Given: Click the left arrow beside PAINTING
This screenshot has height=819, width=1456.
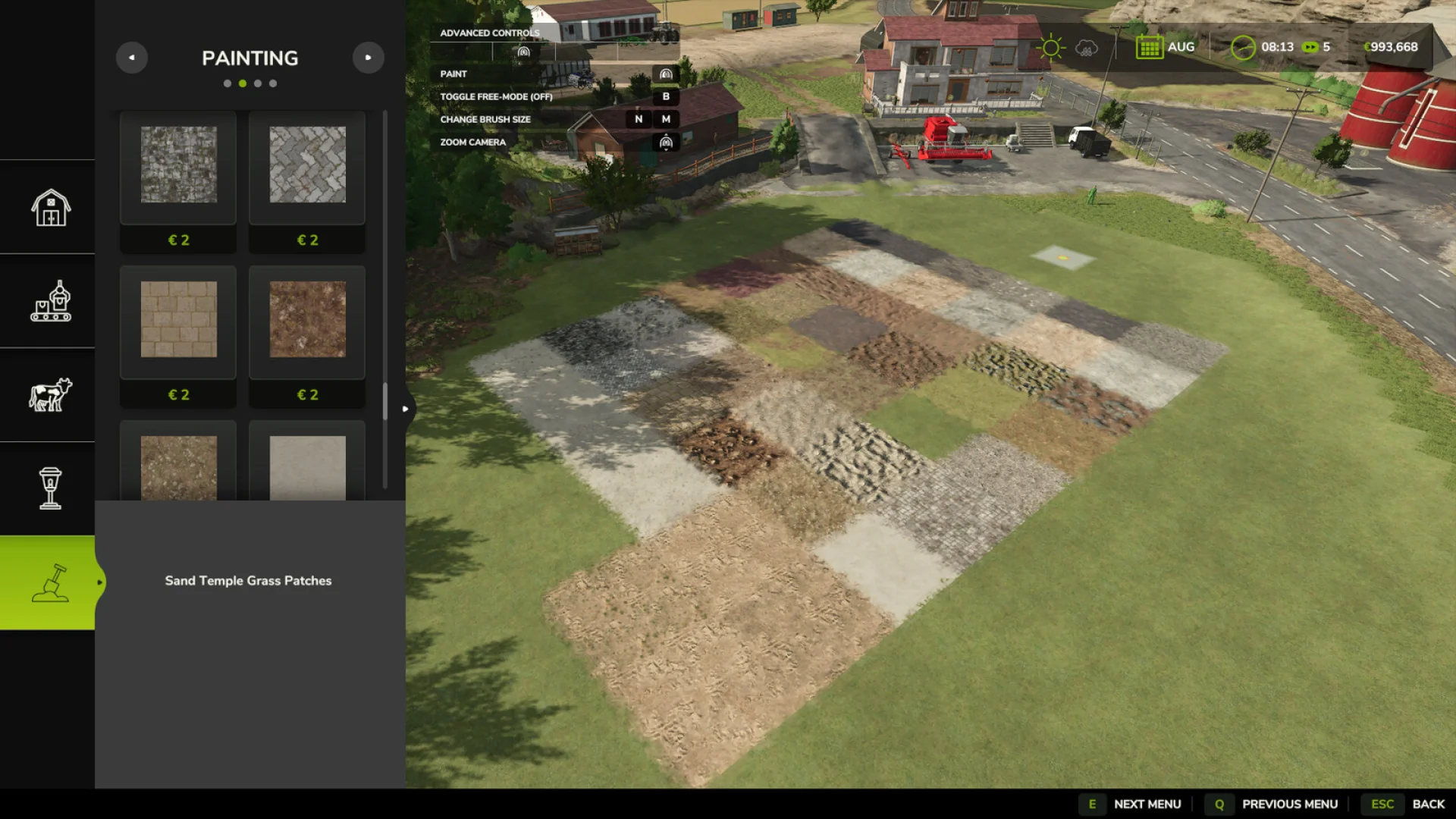Looking at the screenshot, I should tap(132, 58).
